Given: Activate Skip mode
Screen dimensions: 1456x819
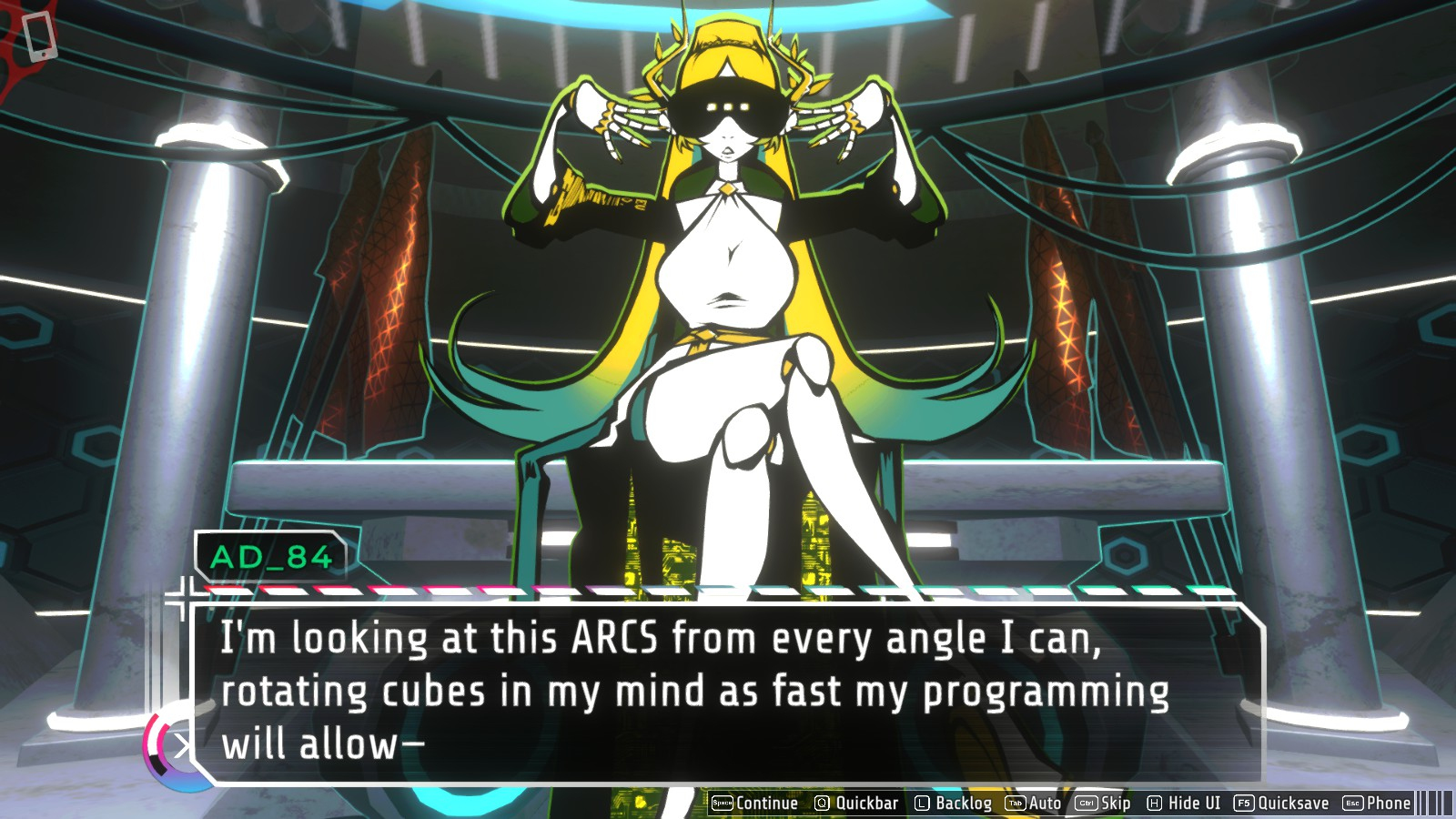Looking at the screenshot, I should click(1103, 803).
